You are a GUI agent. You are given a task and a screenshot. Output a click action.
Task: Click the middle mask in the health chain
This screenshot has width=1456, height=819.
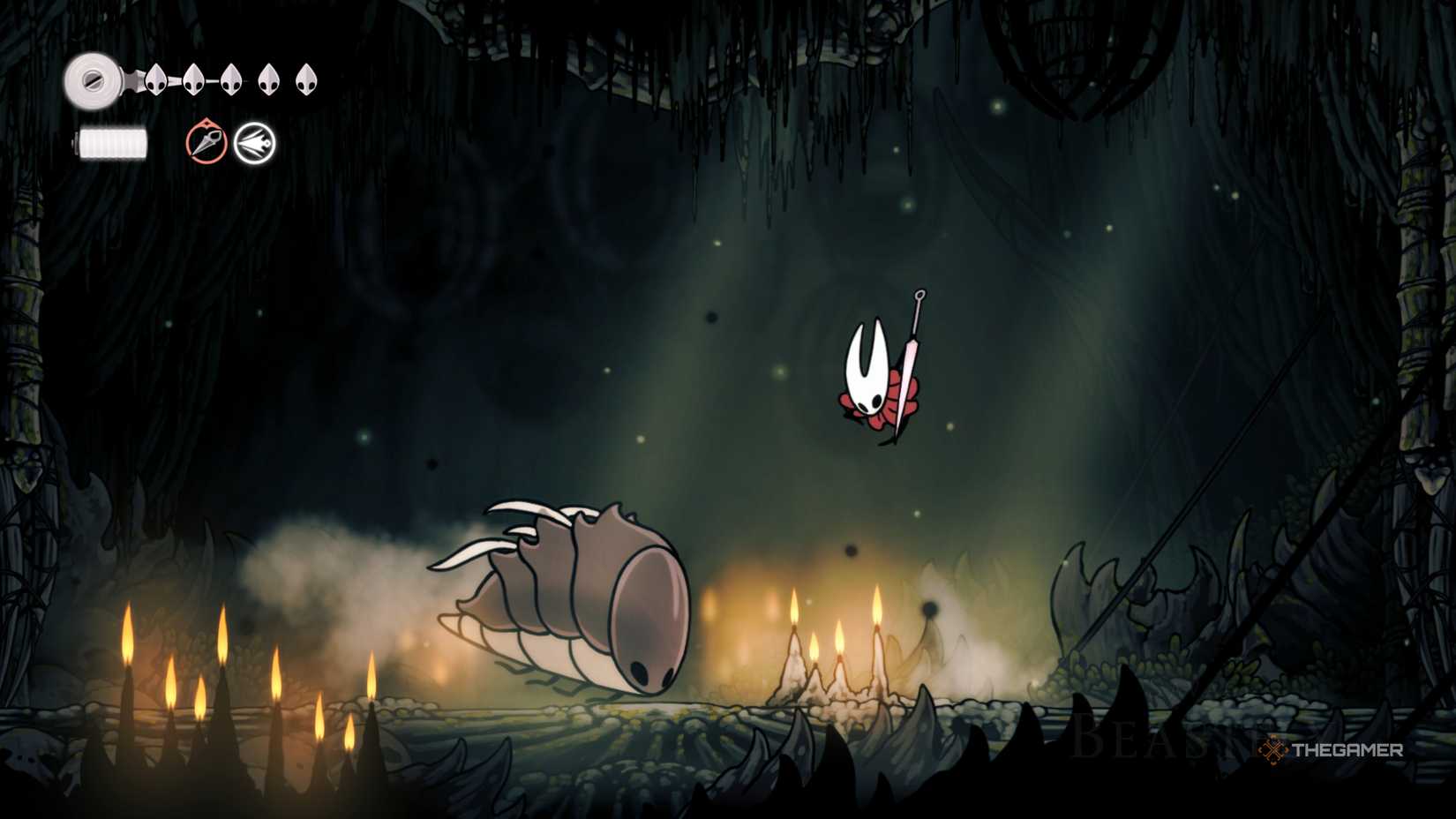232,78
